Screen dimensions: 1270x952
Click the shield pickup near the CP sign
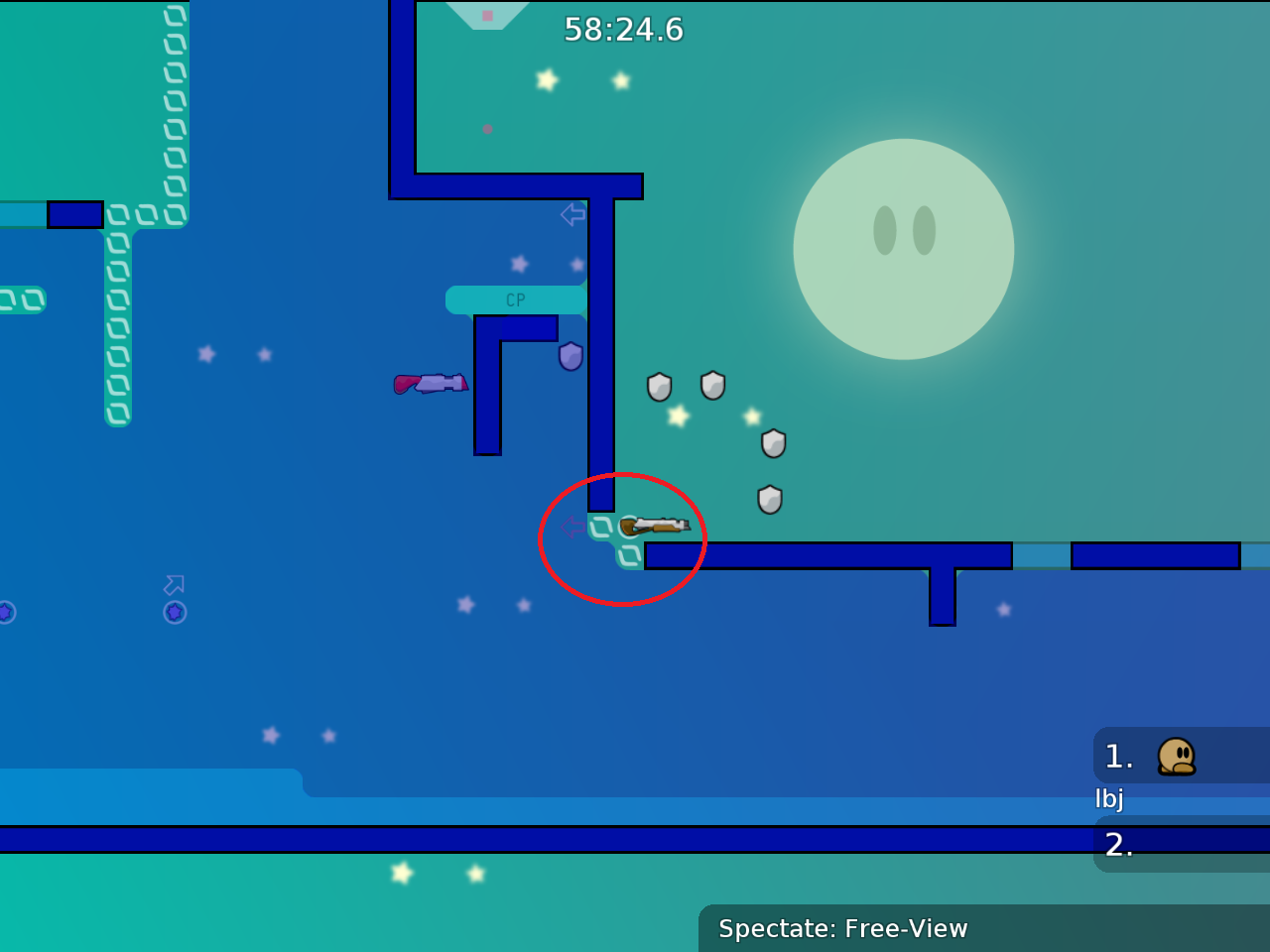click(x=571, y=358)
